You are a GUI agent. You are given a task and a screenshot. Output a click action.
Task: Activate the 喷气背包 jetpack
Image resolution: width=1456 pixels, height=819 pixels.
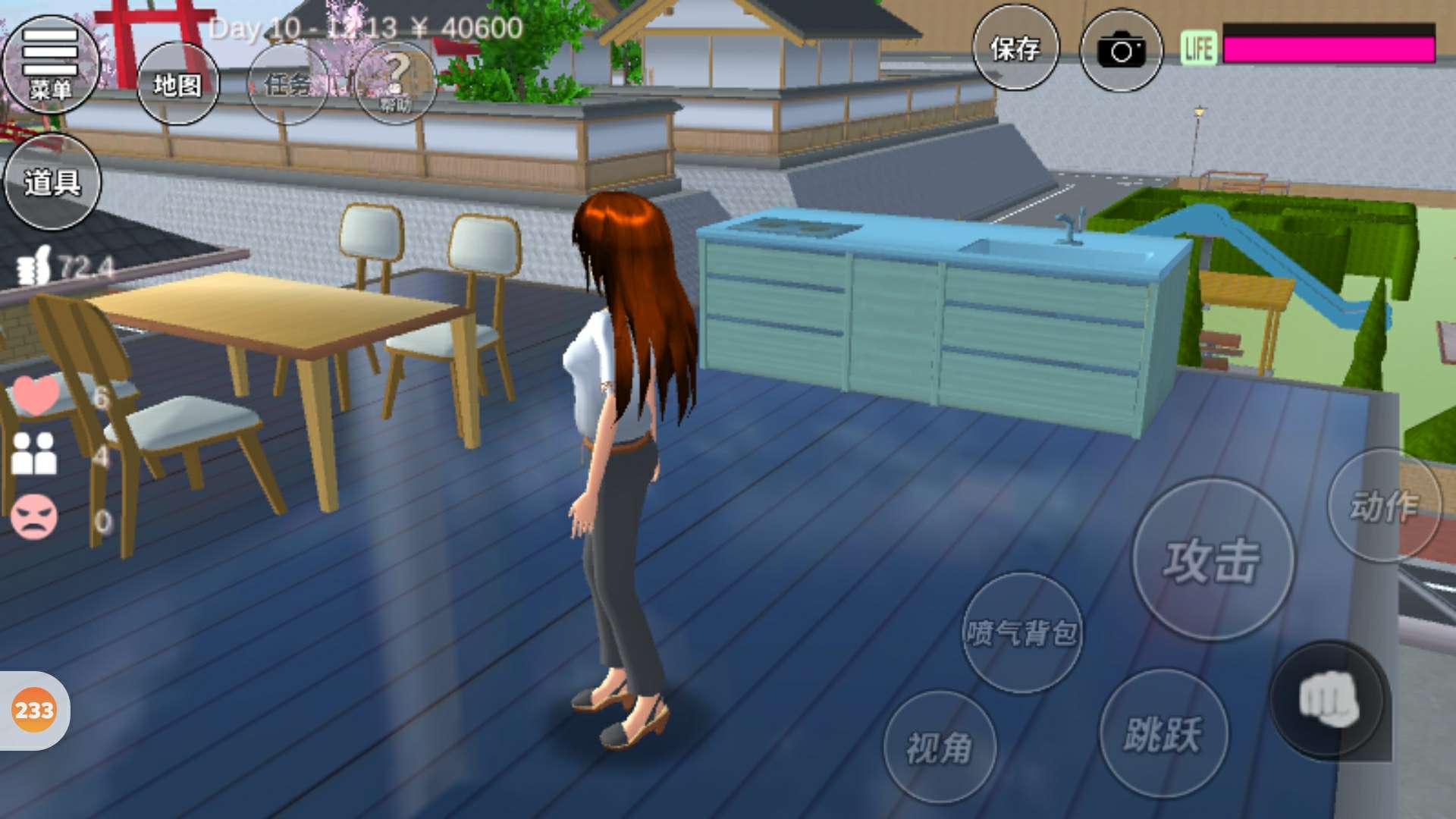pyautogui.click(x=1021, y=632)
